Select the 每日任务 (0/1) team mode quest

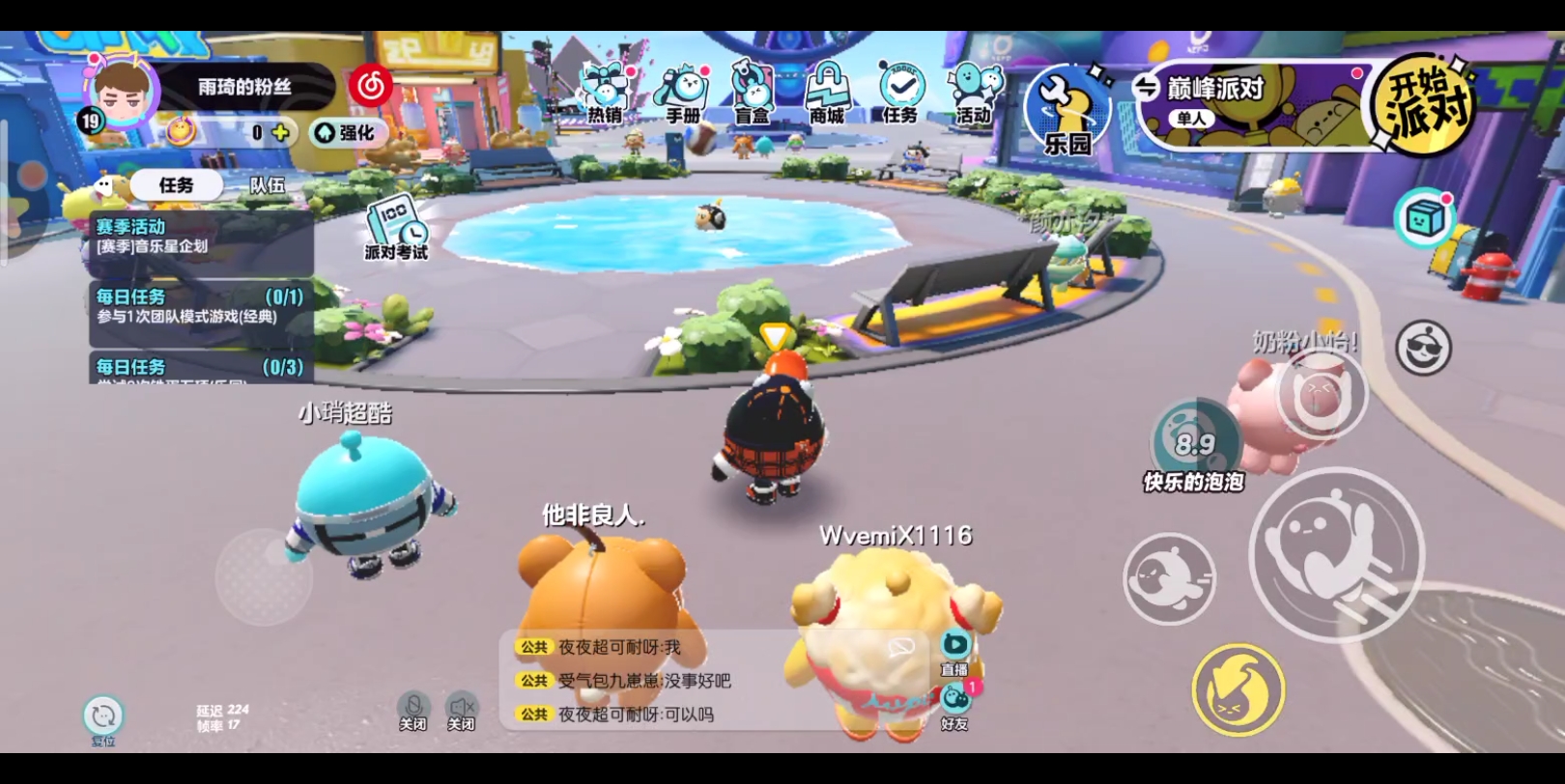tap(200, 306)
